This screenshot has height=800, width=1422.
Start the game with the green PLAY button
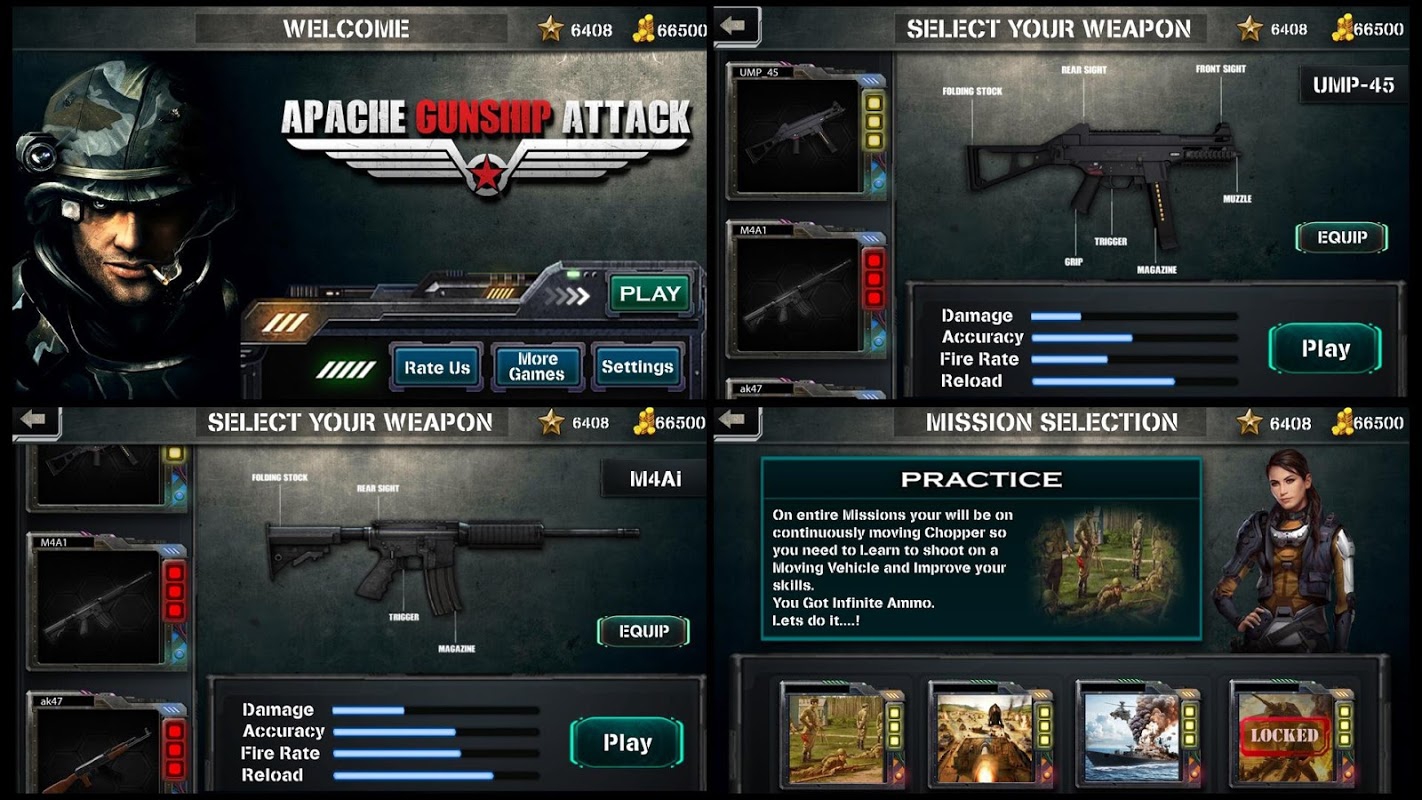tap(650, 294)
